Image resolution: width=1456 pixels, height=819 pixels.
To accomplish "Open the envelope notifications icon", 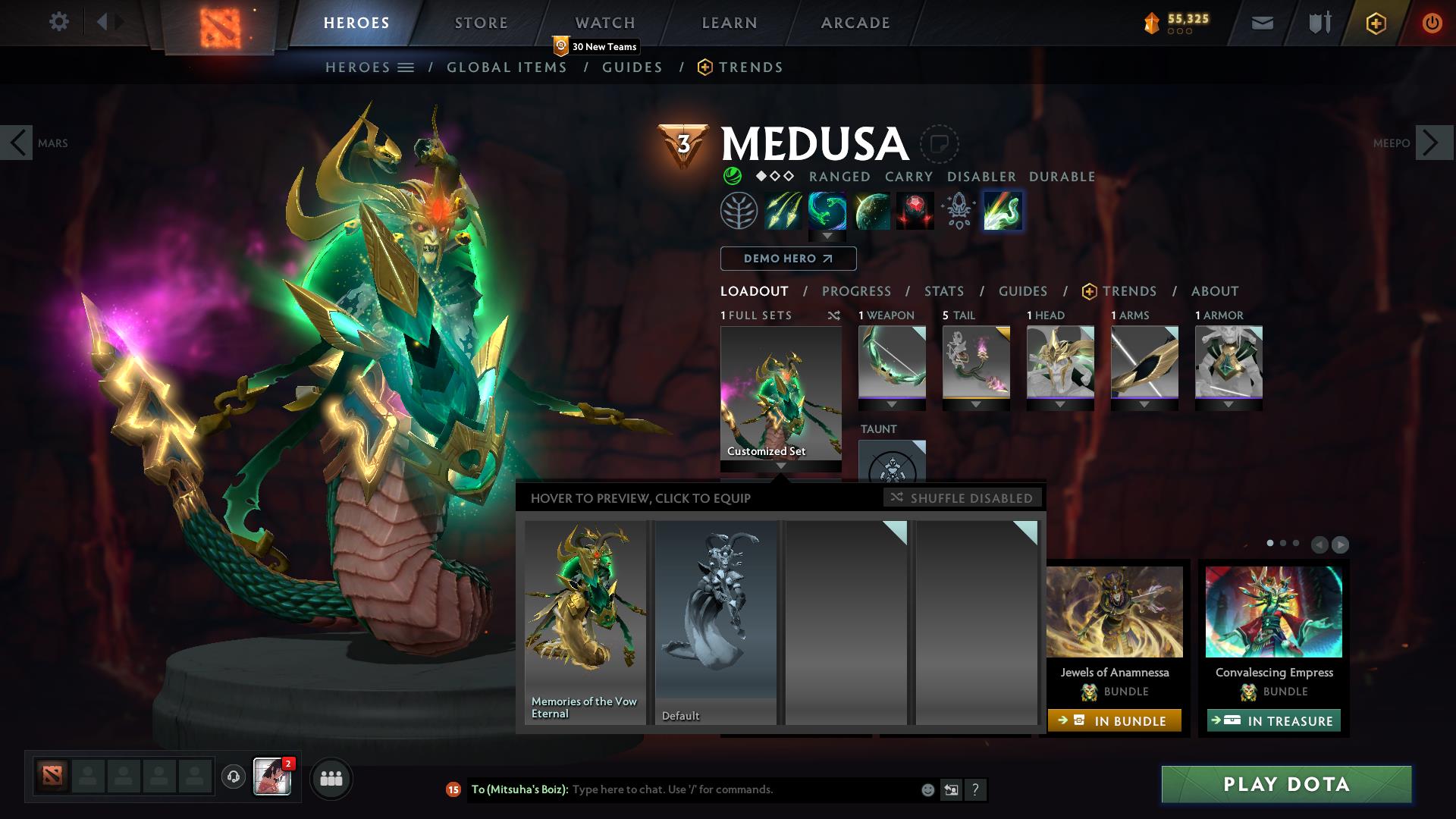I will [1261, 22].
